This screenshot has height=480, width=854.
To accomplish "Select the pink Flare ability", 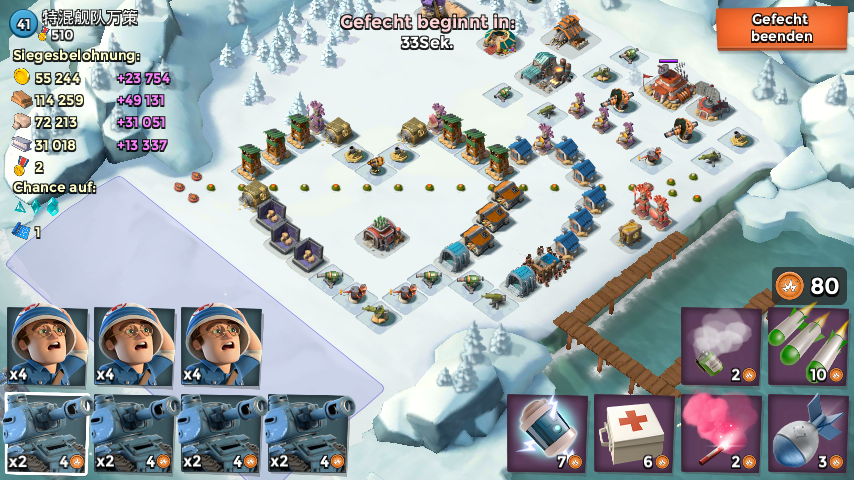I will pos(721,433).
